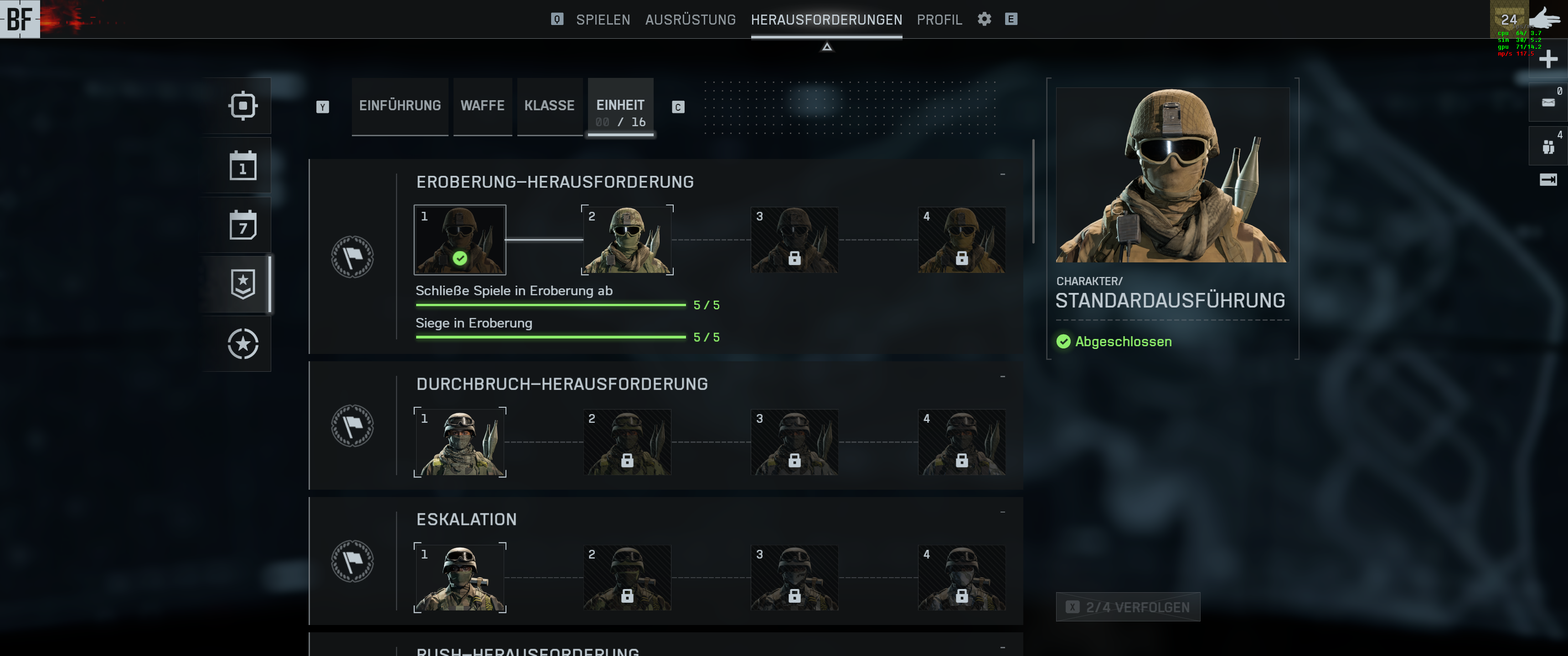Go to the Ausrüstung menu
Viewport: 1568px width, 656px height.
click(690, 20)
